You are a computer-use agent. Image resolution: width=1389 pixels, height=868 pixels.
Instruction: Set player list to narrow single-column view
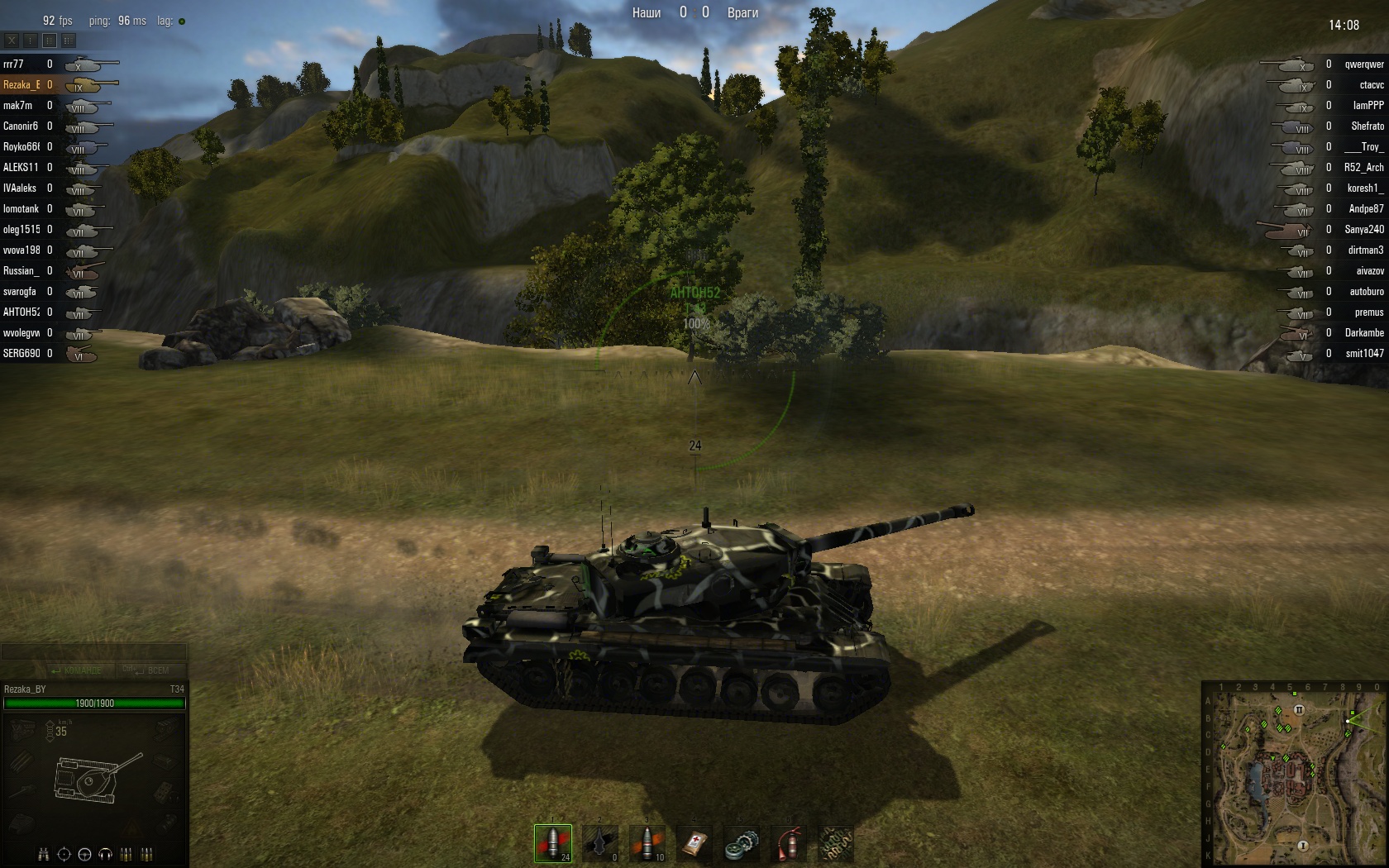(x=31, y=40)
